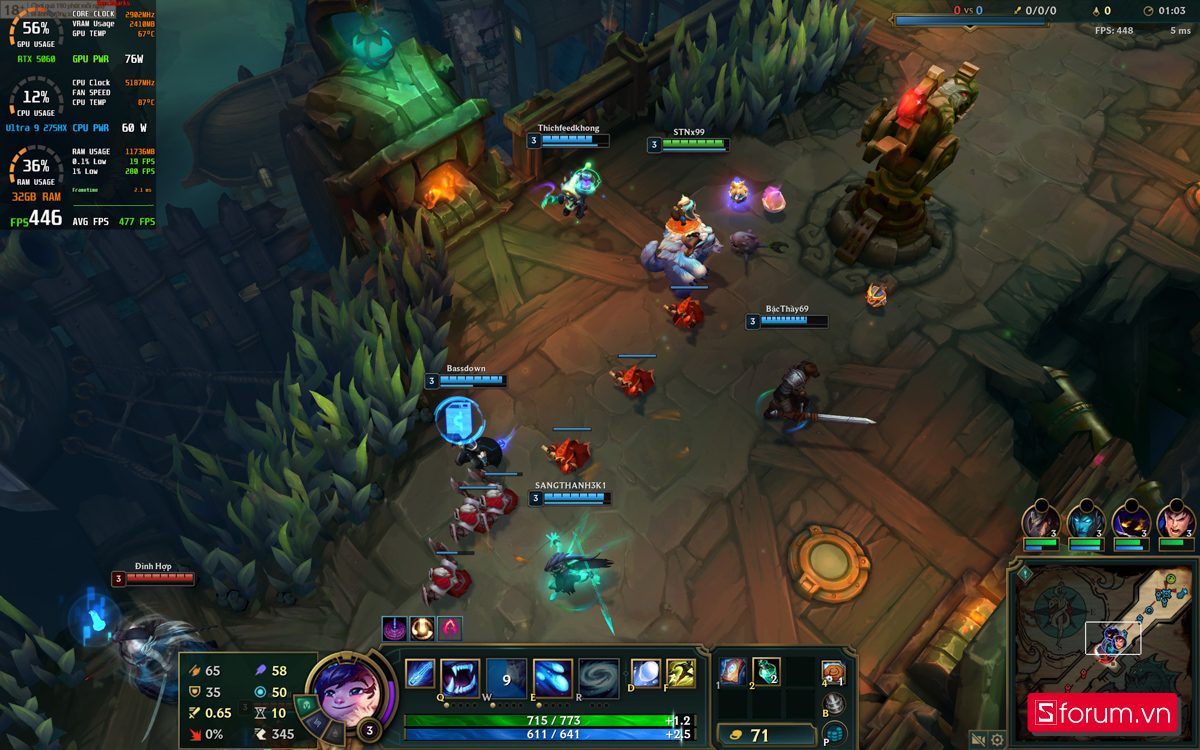The width and height of the screenshot is (1200, 750).
Task: Cast the E snowball barrage ability
Action: point(552,677)
